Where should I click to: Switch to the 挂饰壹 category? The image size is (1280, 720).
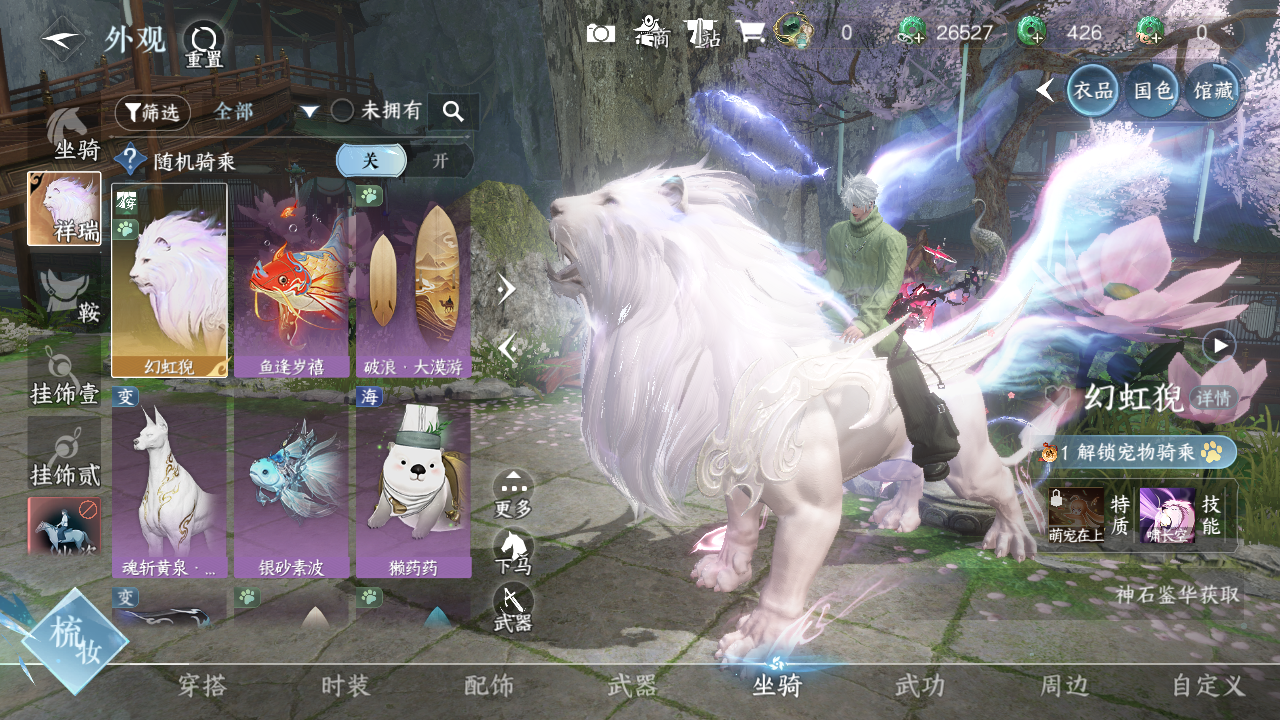click(x=64, y=377)
